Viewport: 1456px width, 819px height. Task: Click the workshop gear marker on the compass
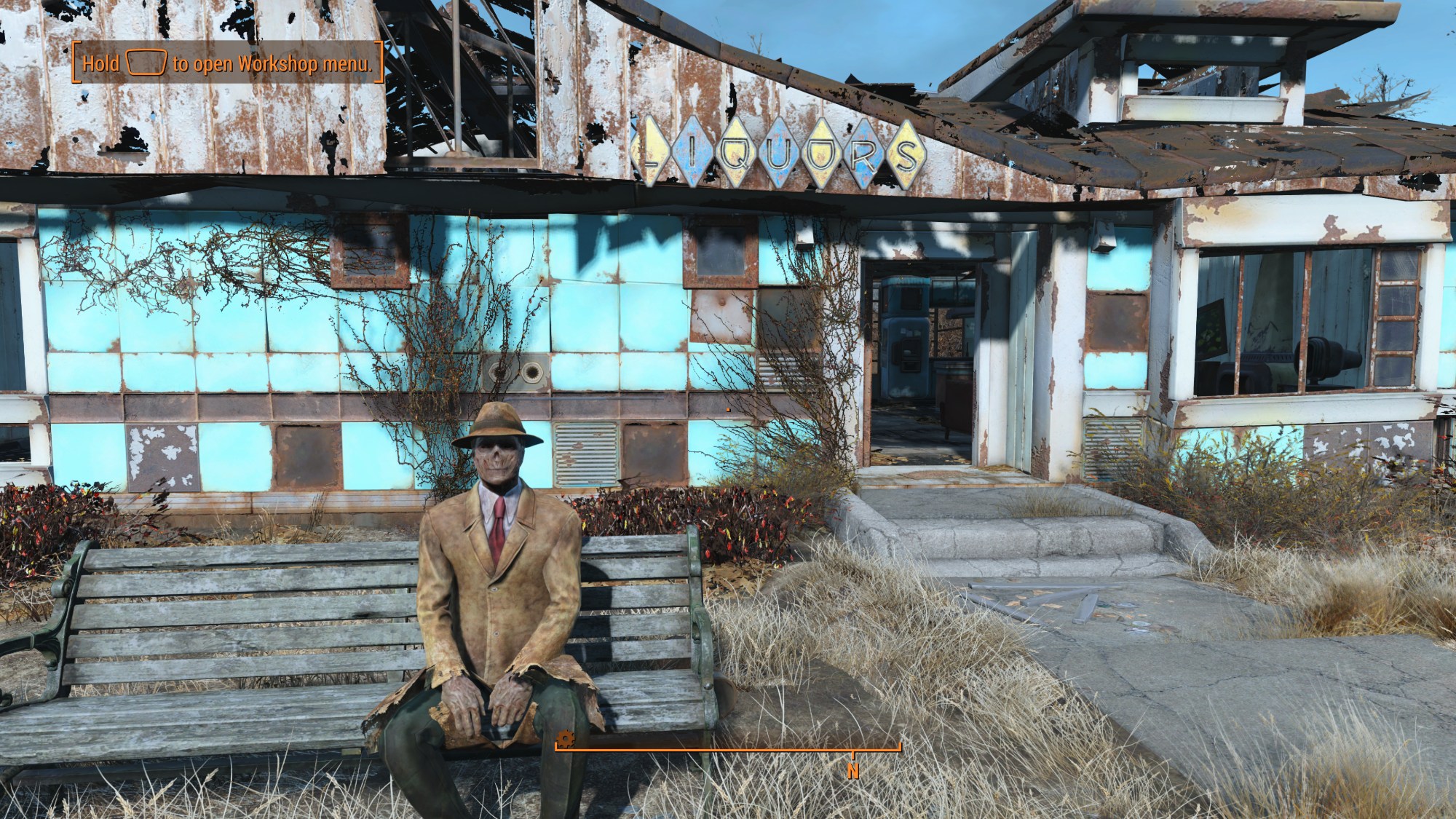(566, 740)
